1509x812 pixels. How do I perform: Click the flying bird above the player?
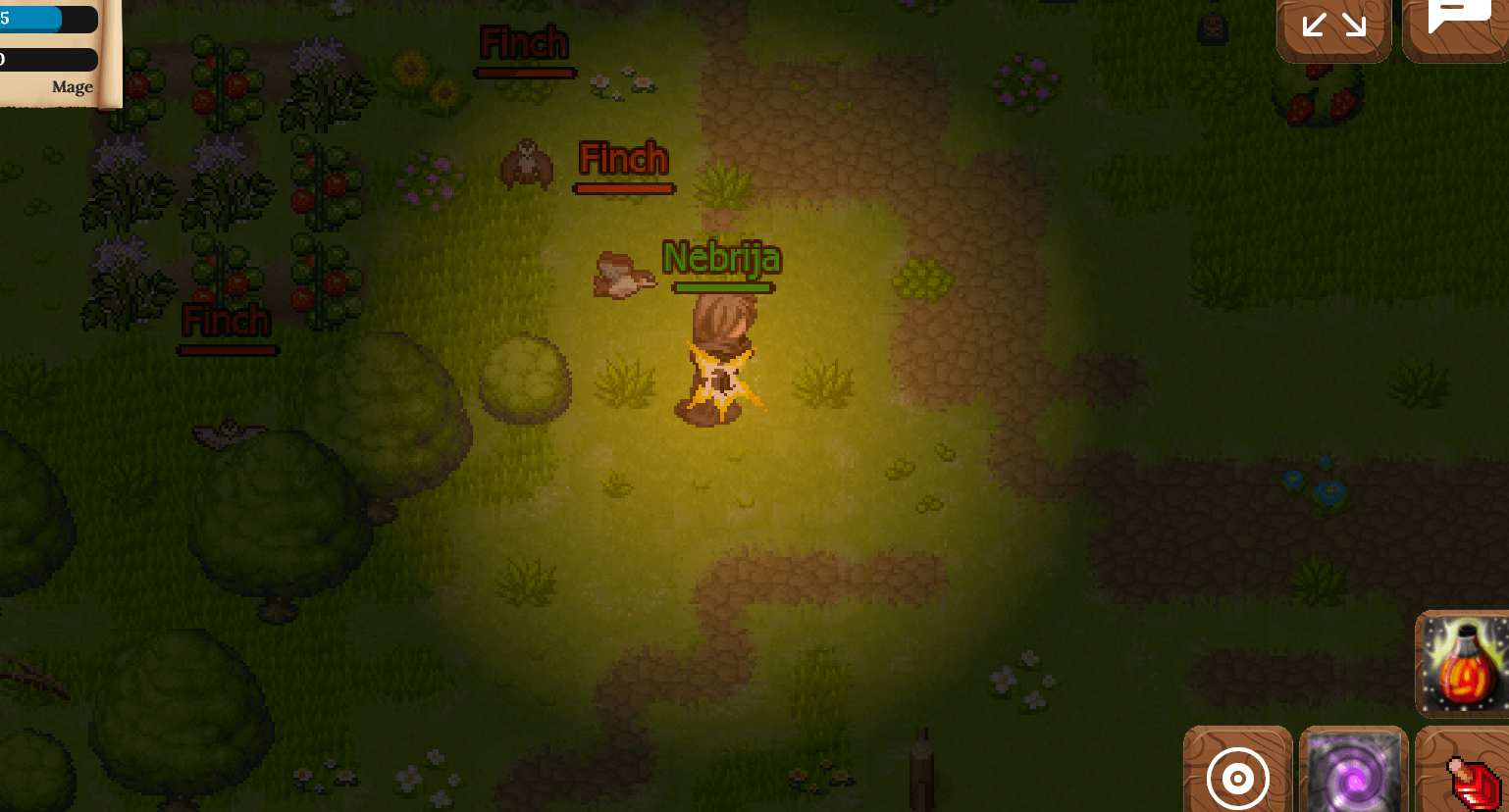coord(624,275)
